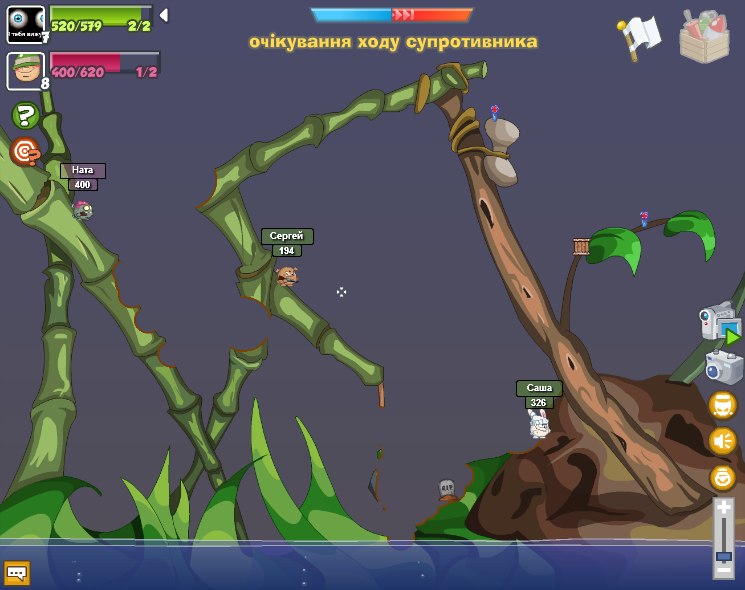745x590 pixels.
Task: Open the weapons crate inventory
Action: pyautogui.click(x=704, y=36)
